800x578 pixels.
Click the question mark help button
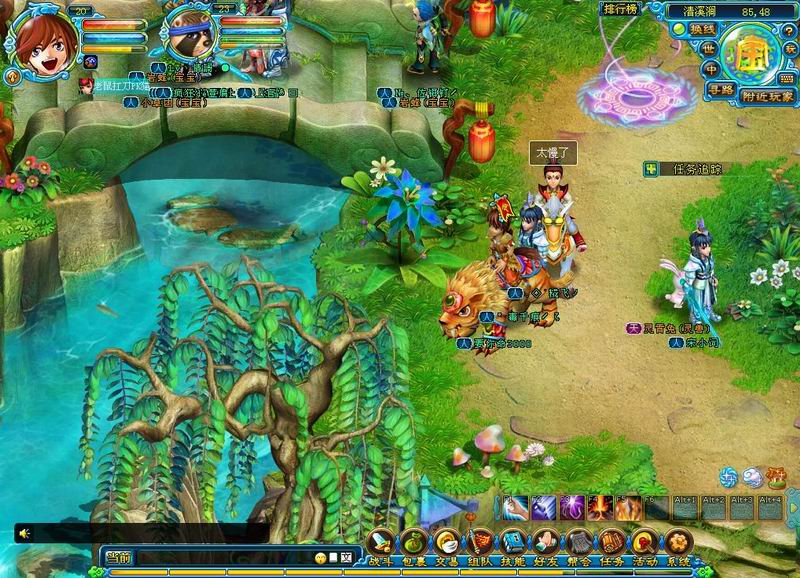pyautogui.click(x=790, y=30)
